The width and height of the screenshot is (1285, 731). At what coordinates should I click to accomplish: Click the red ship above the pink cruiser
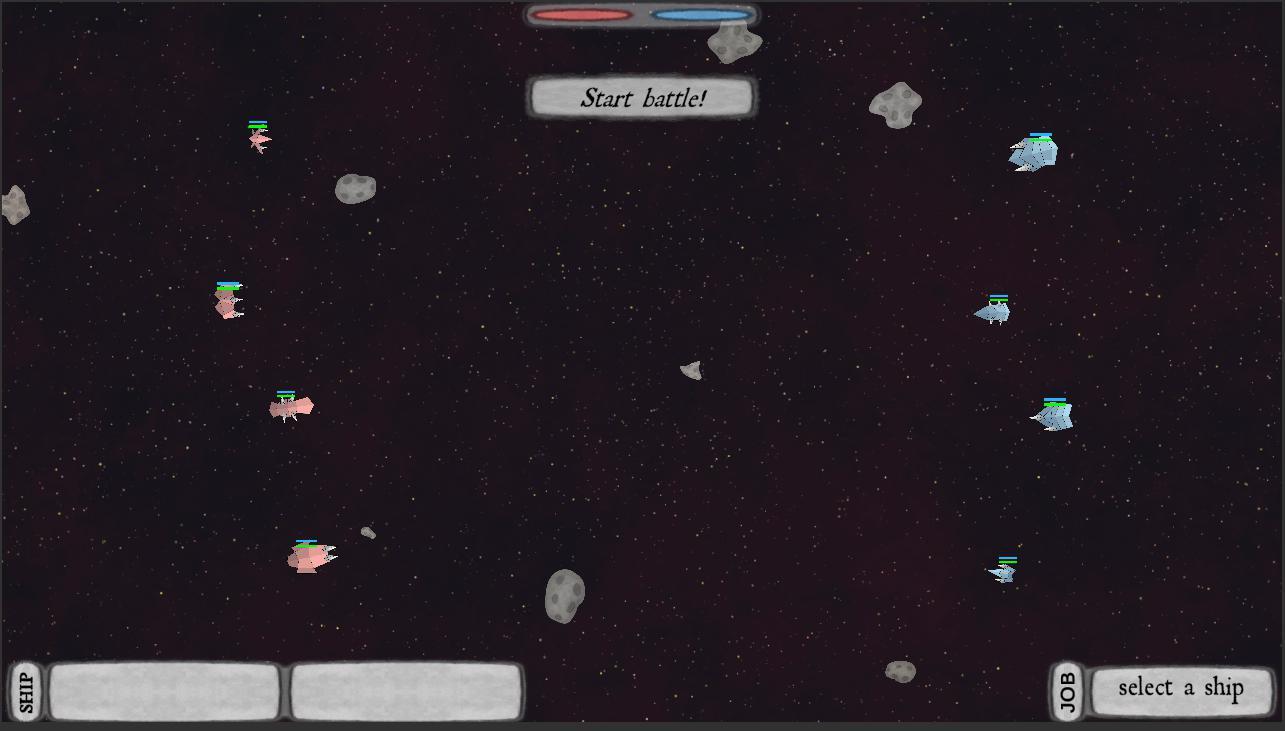(227, 303)
